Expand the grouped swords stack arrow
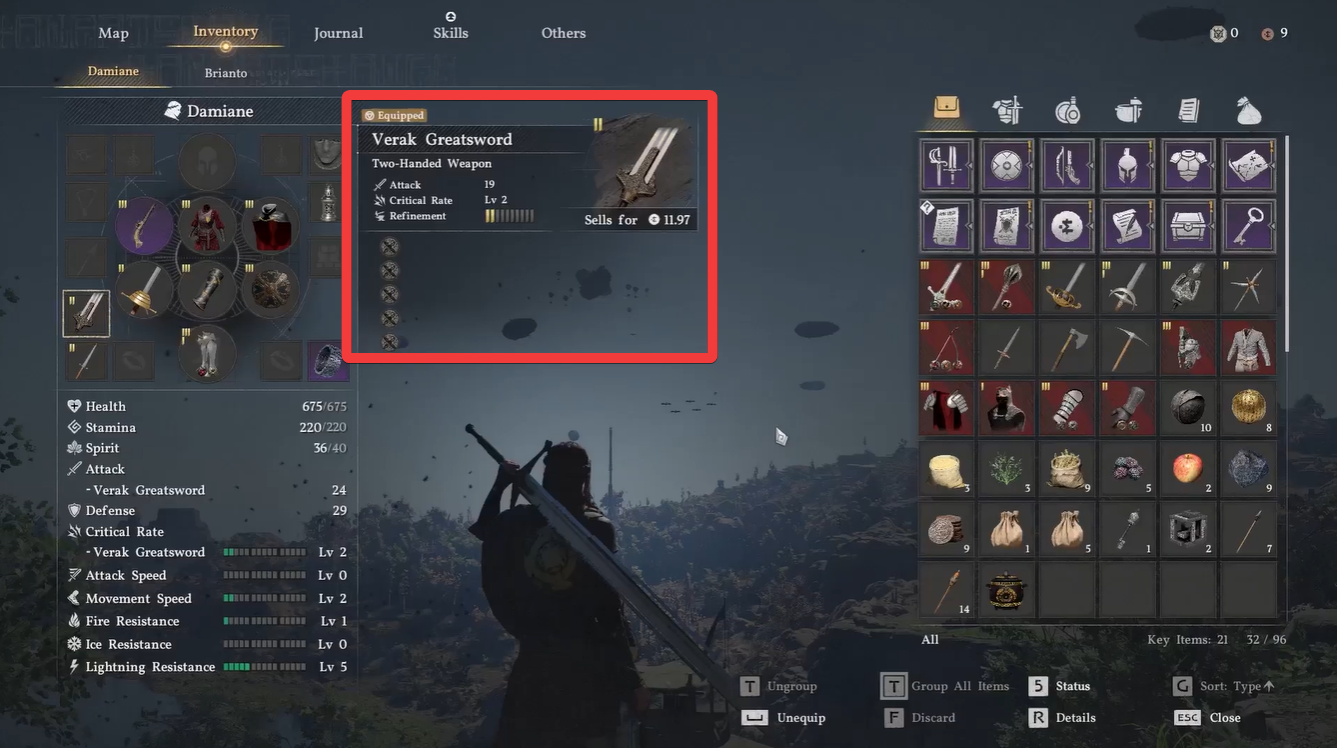Viewport: 1337px width, 748px height. (969, 166)
